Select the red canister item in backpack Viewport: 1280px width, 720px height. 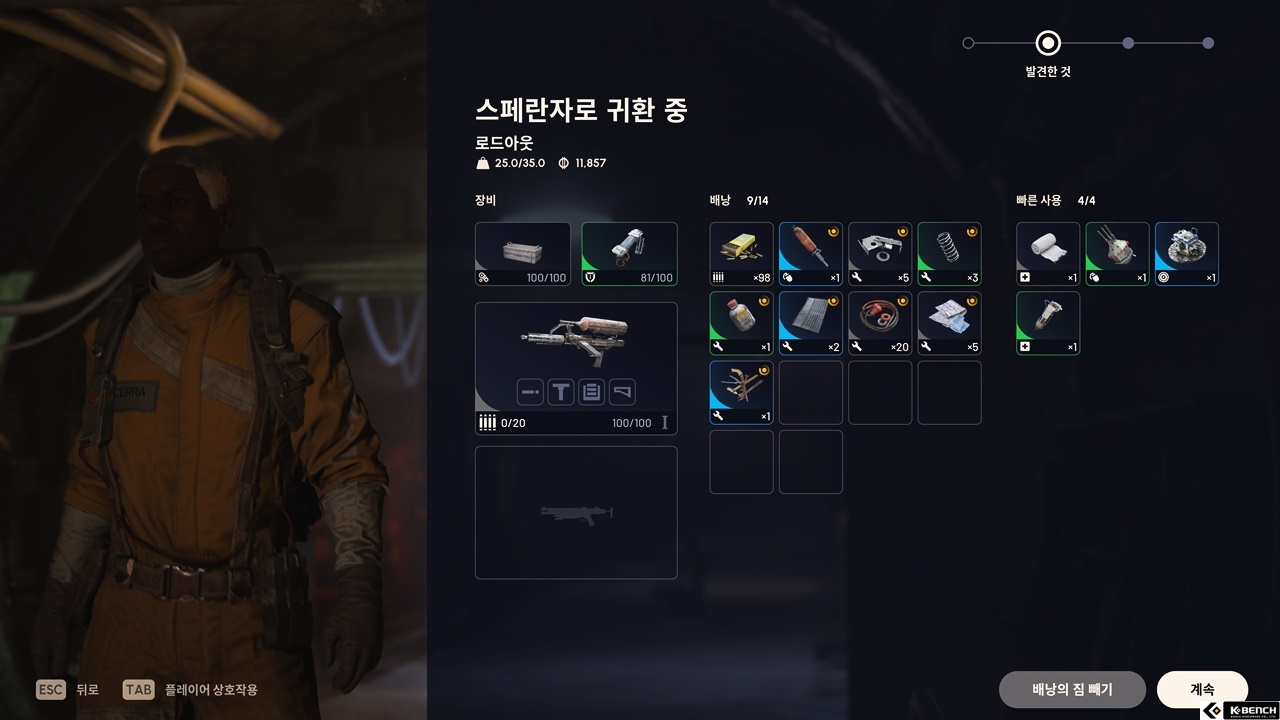811,254
